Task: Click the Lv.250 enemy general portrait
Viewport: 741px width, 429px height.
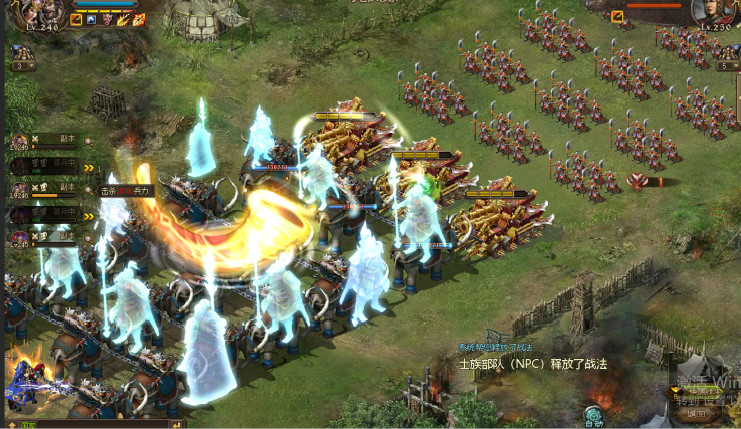Action: (713, 12)
